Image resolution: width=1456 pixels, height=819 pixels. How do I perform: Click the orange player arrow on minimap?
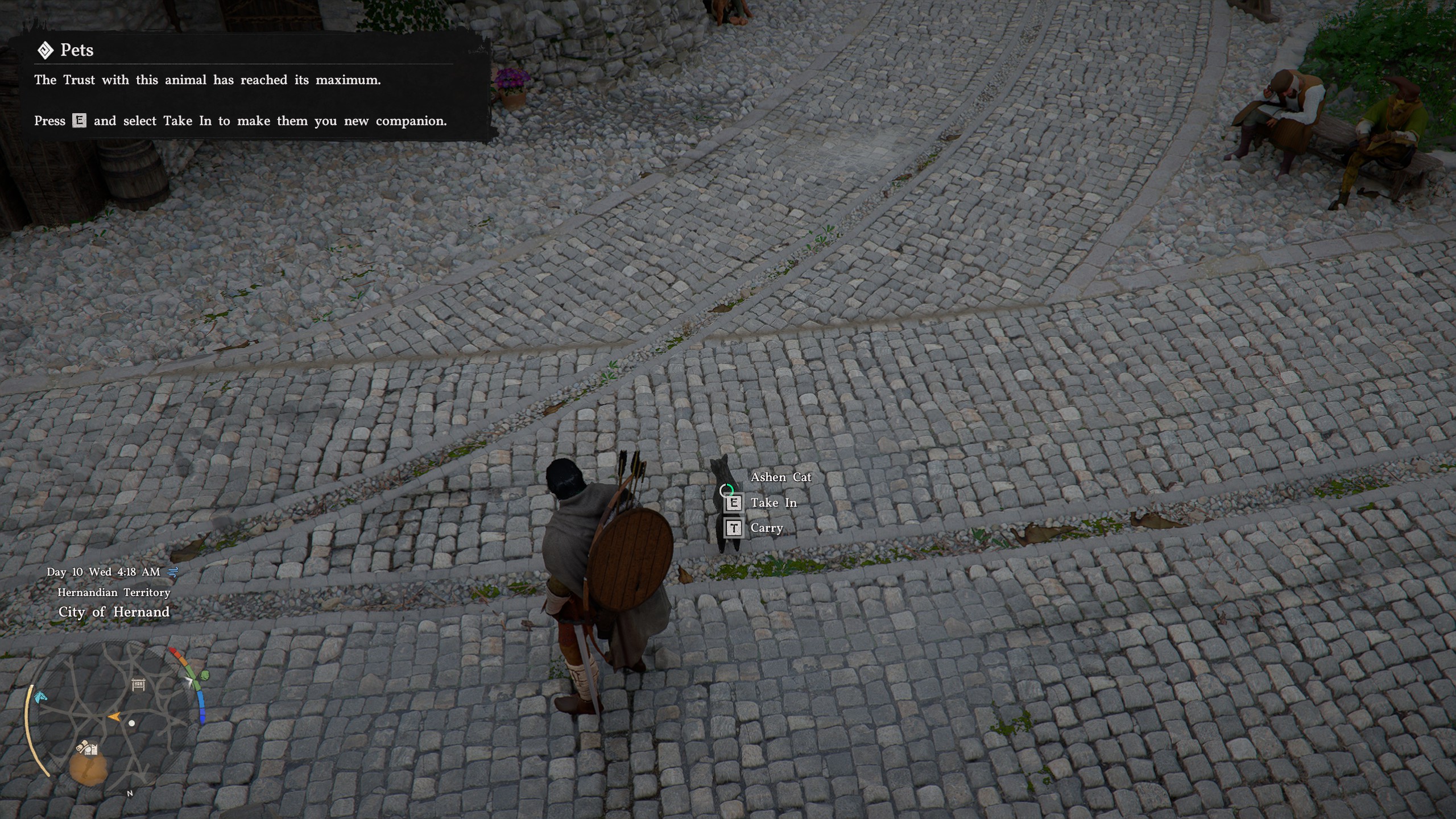tap(114, 717)
